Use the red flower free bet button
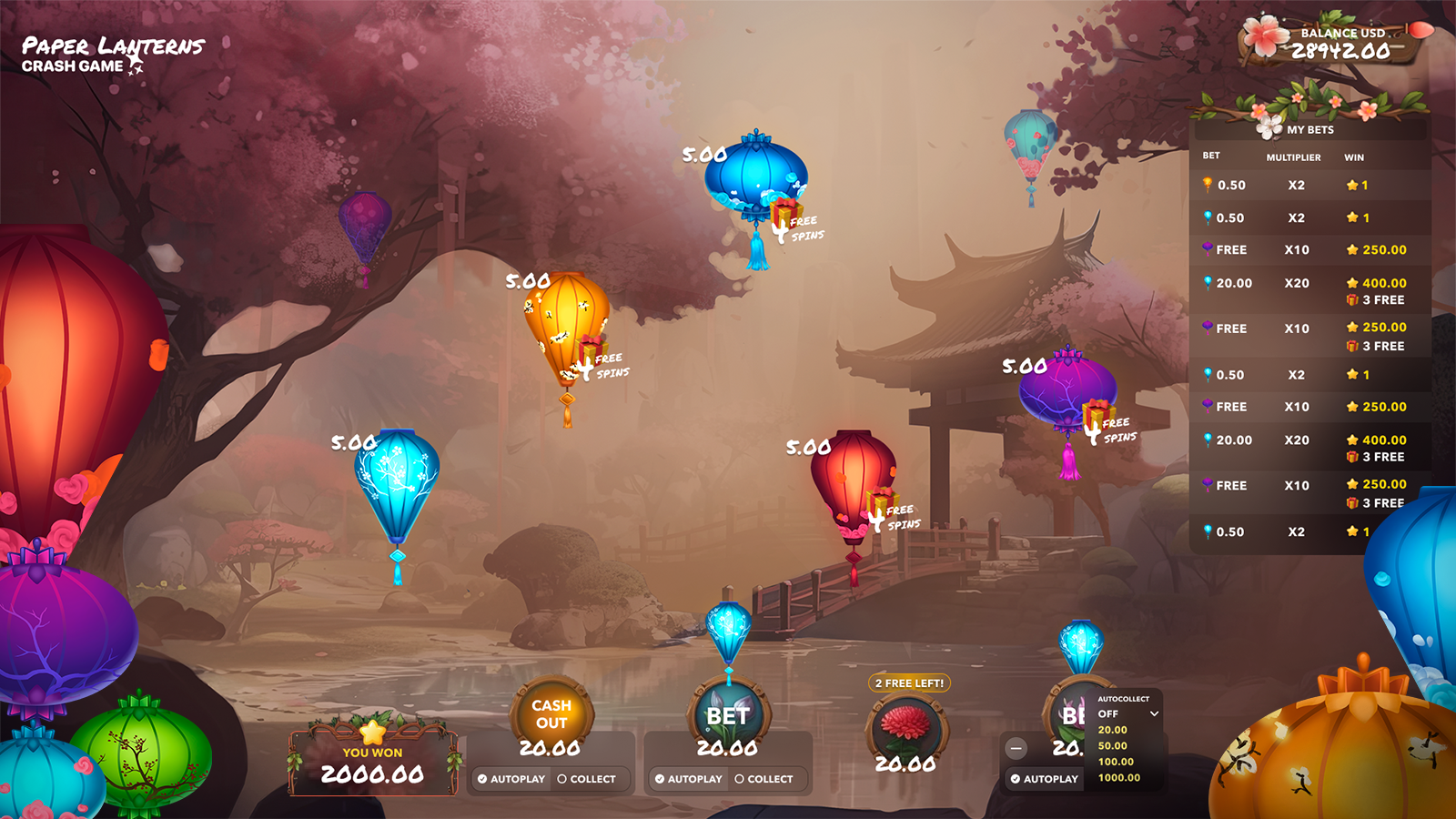Image resolution: width=1456 pixels, height=819 pixels. [x=905, y=726]
